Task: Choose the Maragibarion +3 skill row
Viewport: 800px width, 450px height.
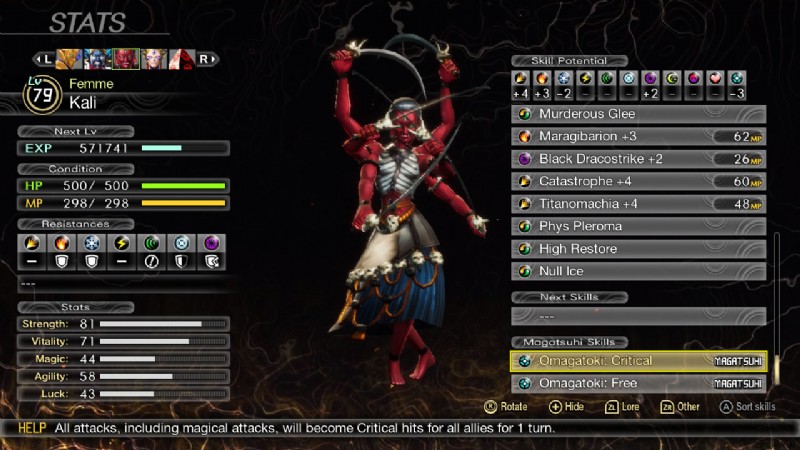Action: [x=640, y=136]
